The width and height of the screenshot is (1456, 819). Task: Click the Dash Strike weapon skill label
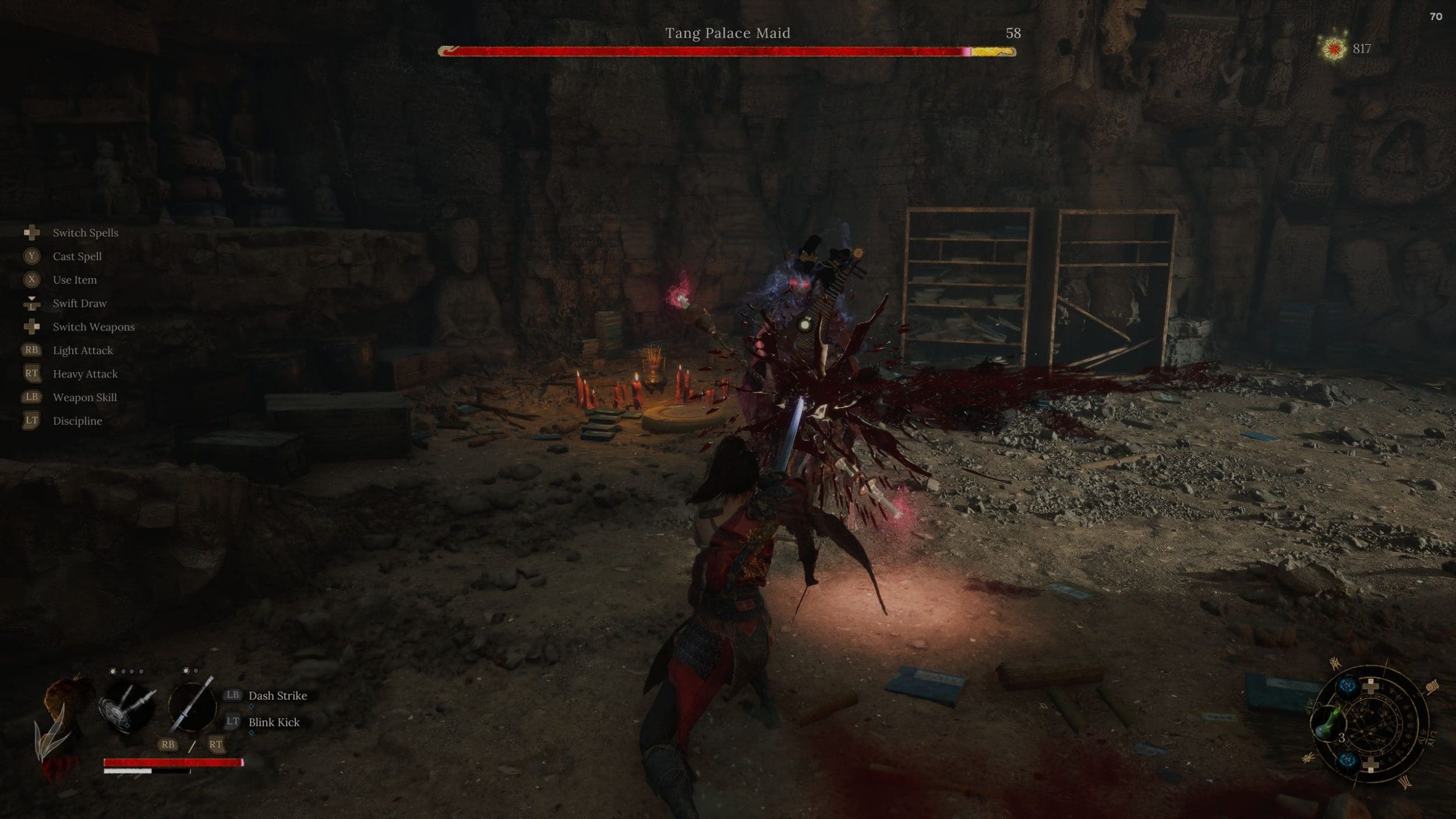point(277,696)
